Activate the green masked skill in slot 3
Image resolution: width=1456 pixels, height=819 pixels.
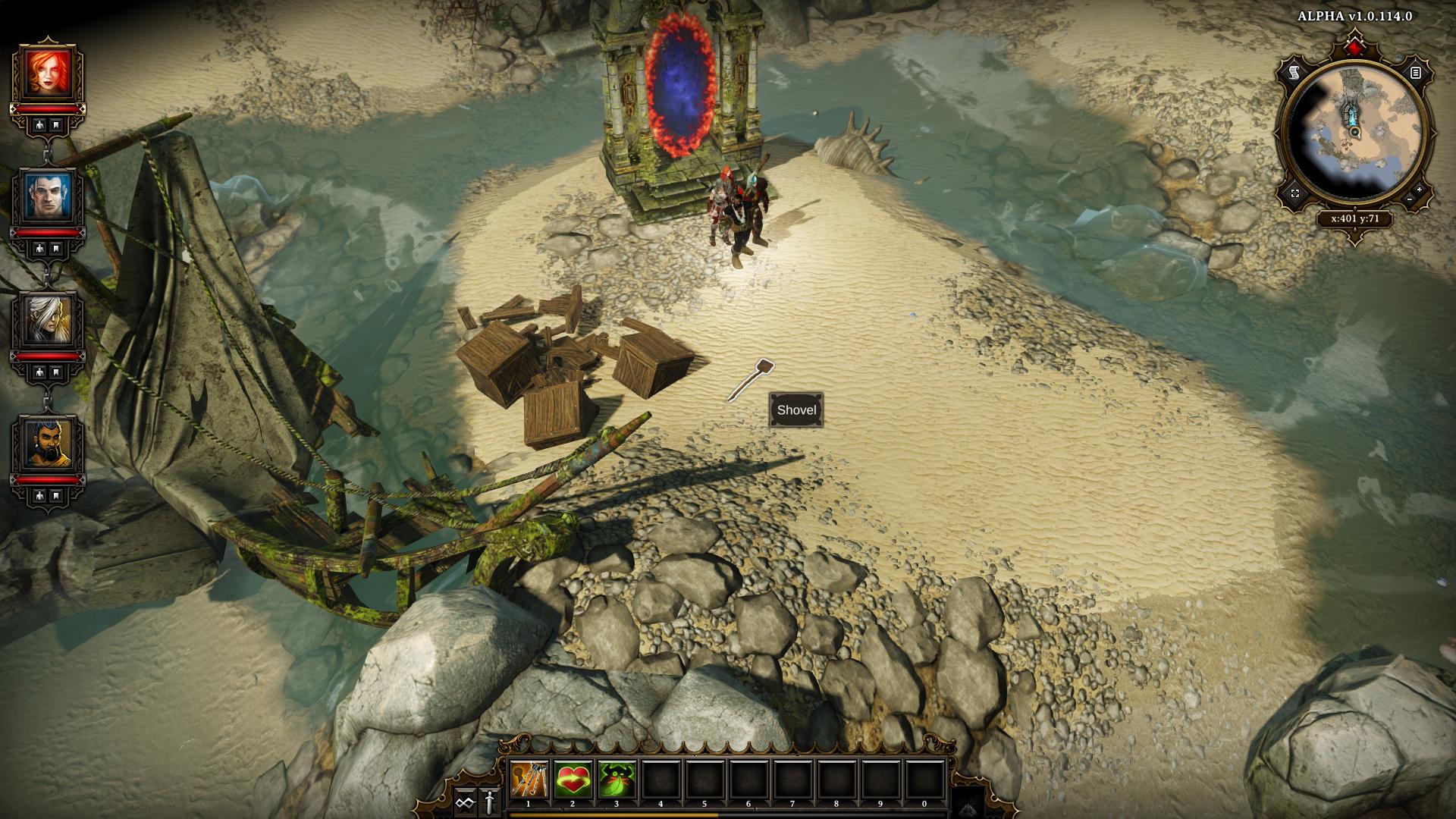[x=617, y=780]
